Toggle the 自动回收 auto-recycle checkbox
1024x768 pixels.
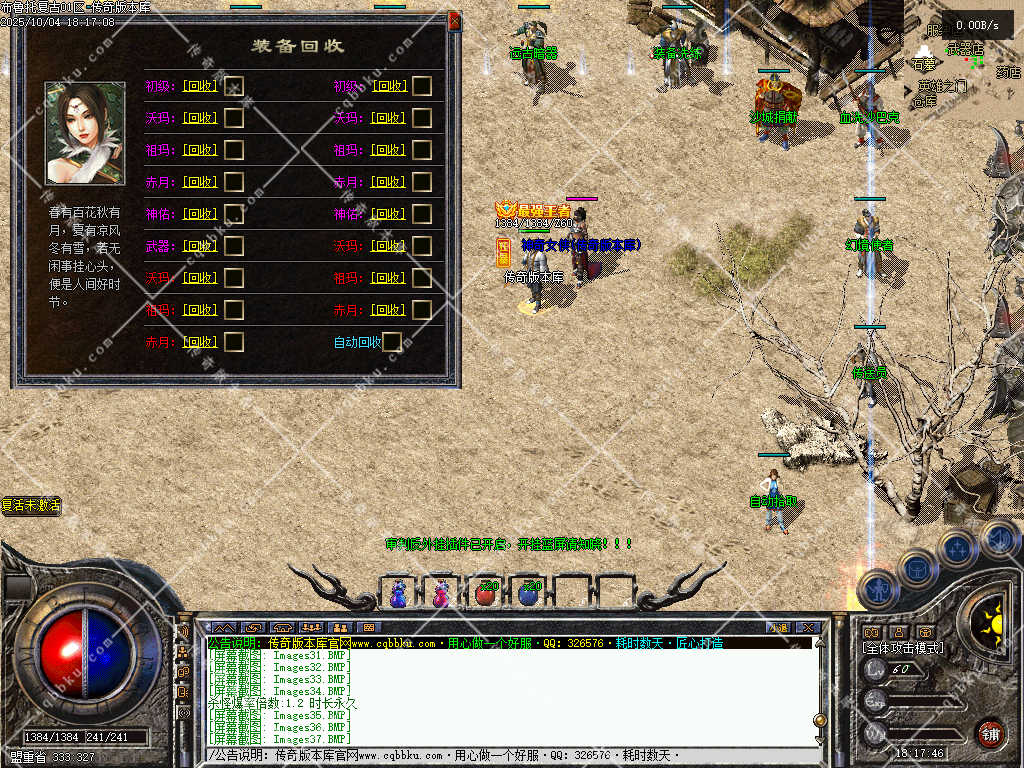392,342
